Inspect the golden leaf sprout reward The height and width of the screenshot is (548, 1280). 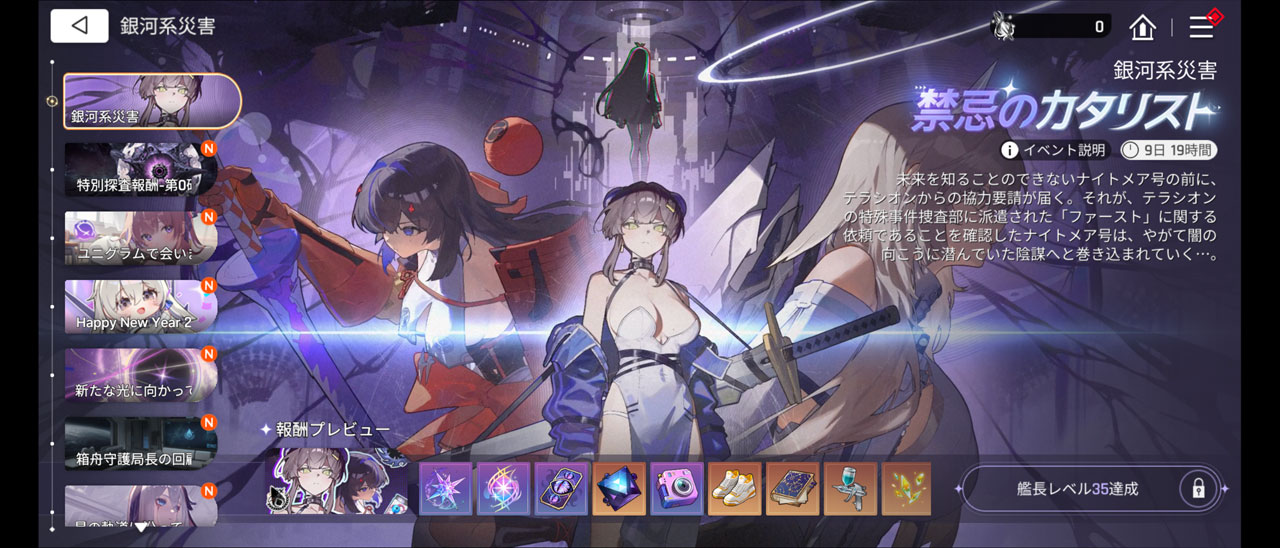coord(907,489)
